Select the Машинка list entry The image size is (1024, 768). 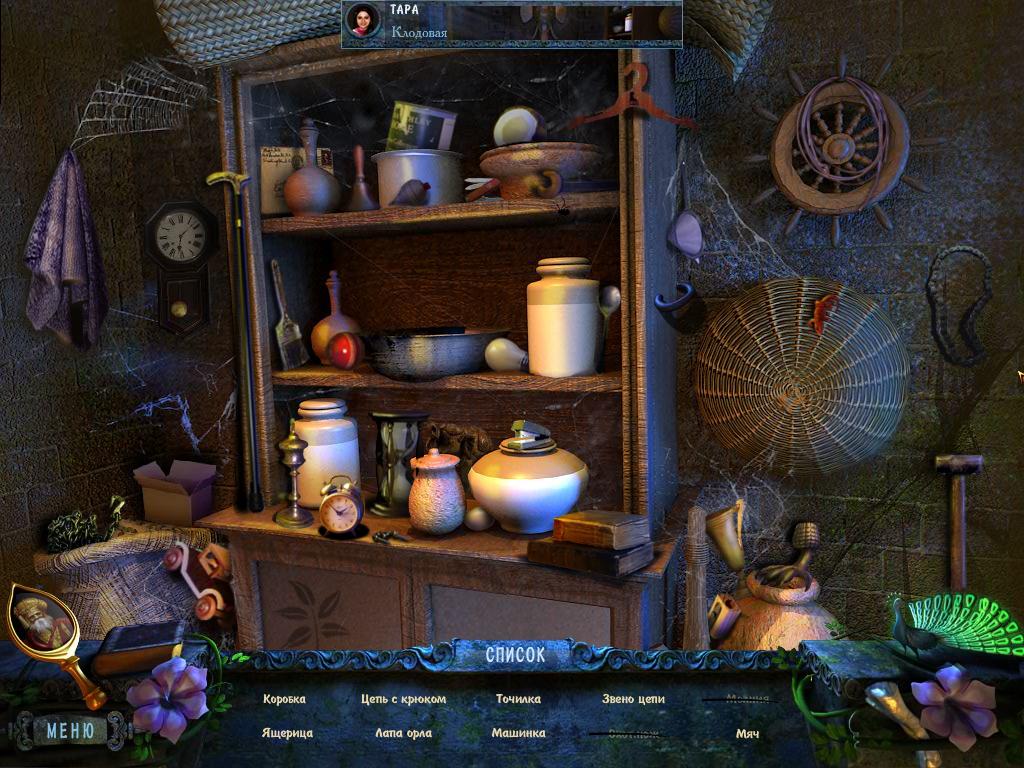click(x=518, y=733)
